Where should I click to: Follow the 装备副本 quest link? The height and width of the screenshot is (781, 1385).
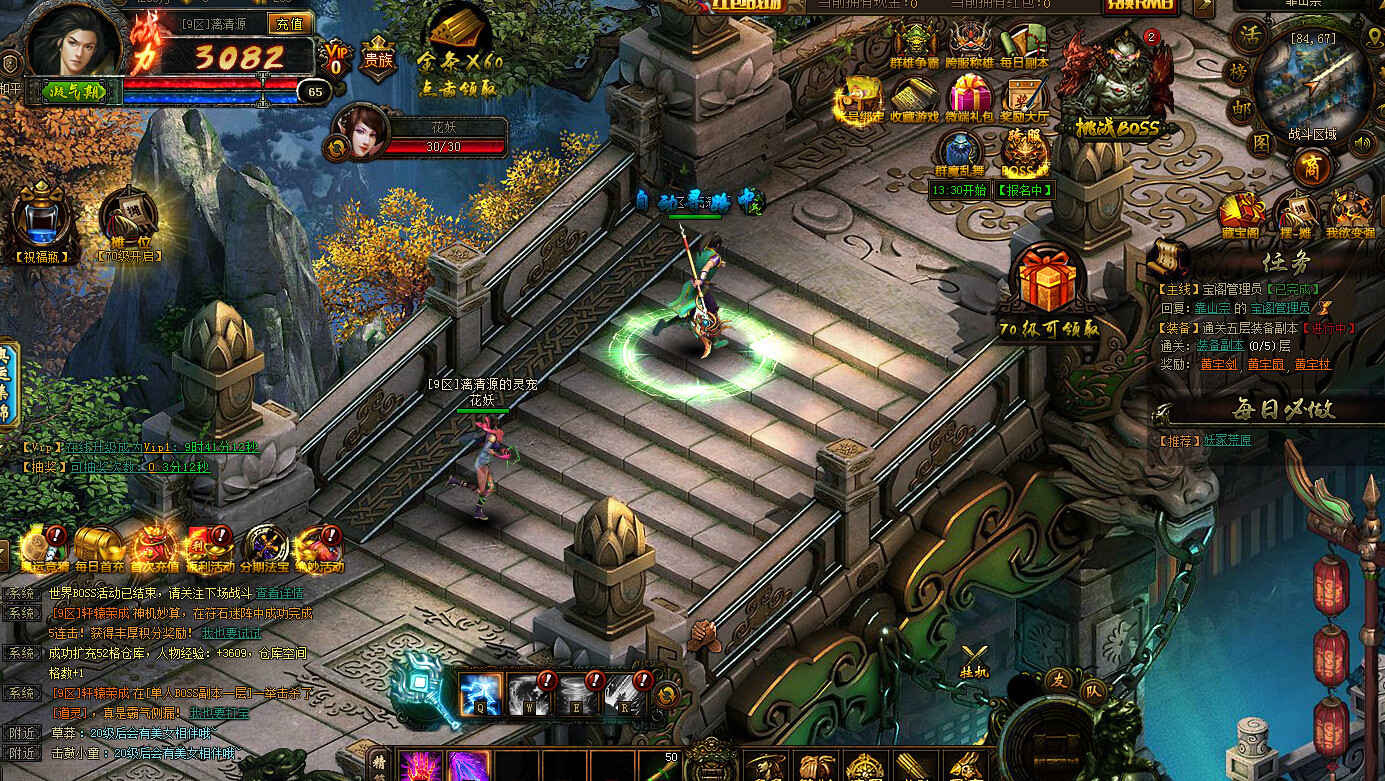(1220, 345)
